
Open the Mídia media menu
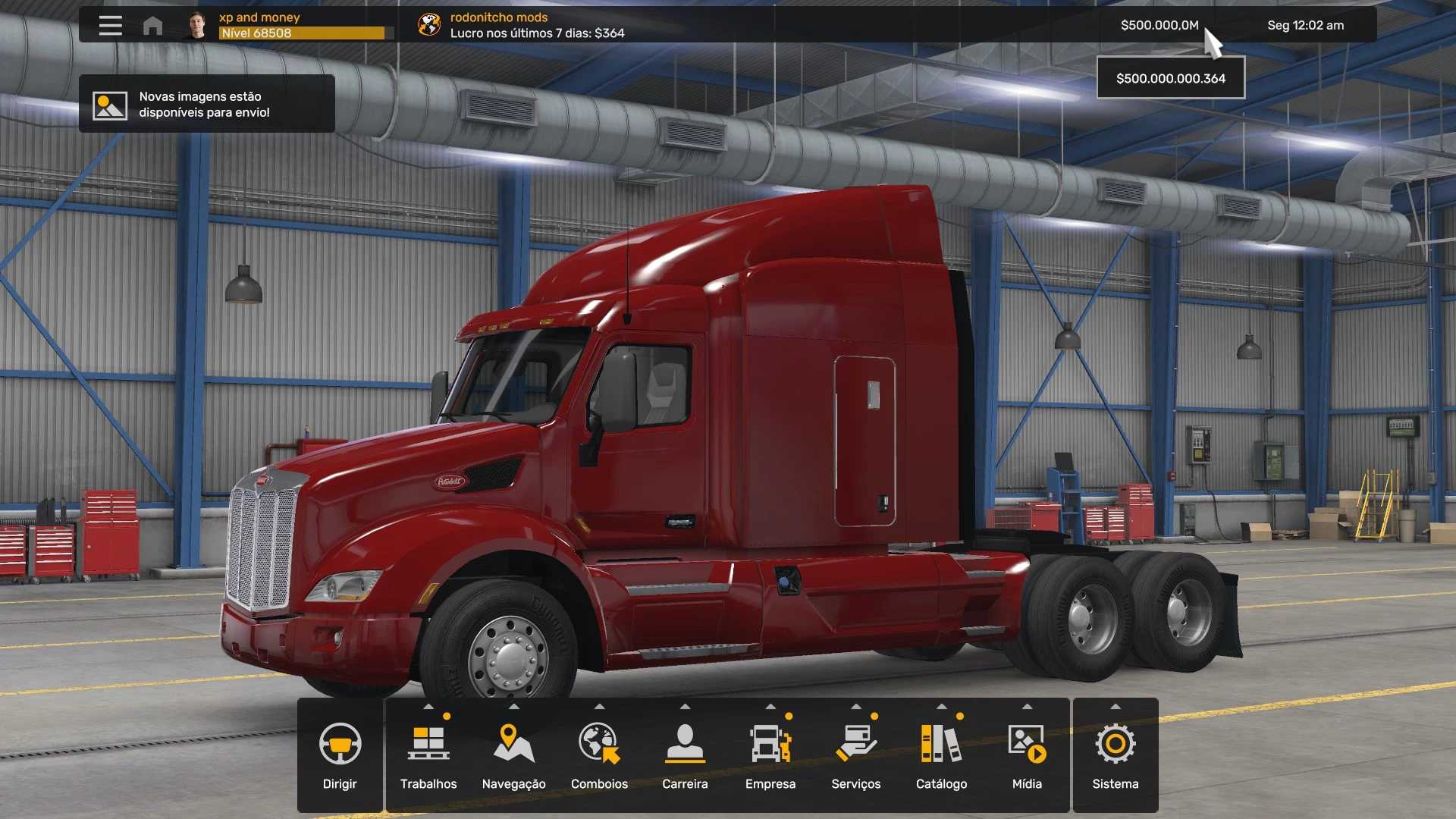click(x=1027, y=755)
